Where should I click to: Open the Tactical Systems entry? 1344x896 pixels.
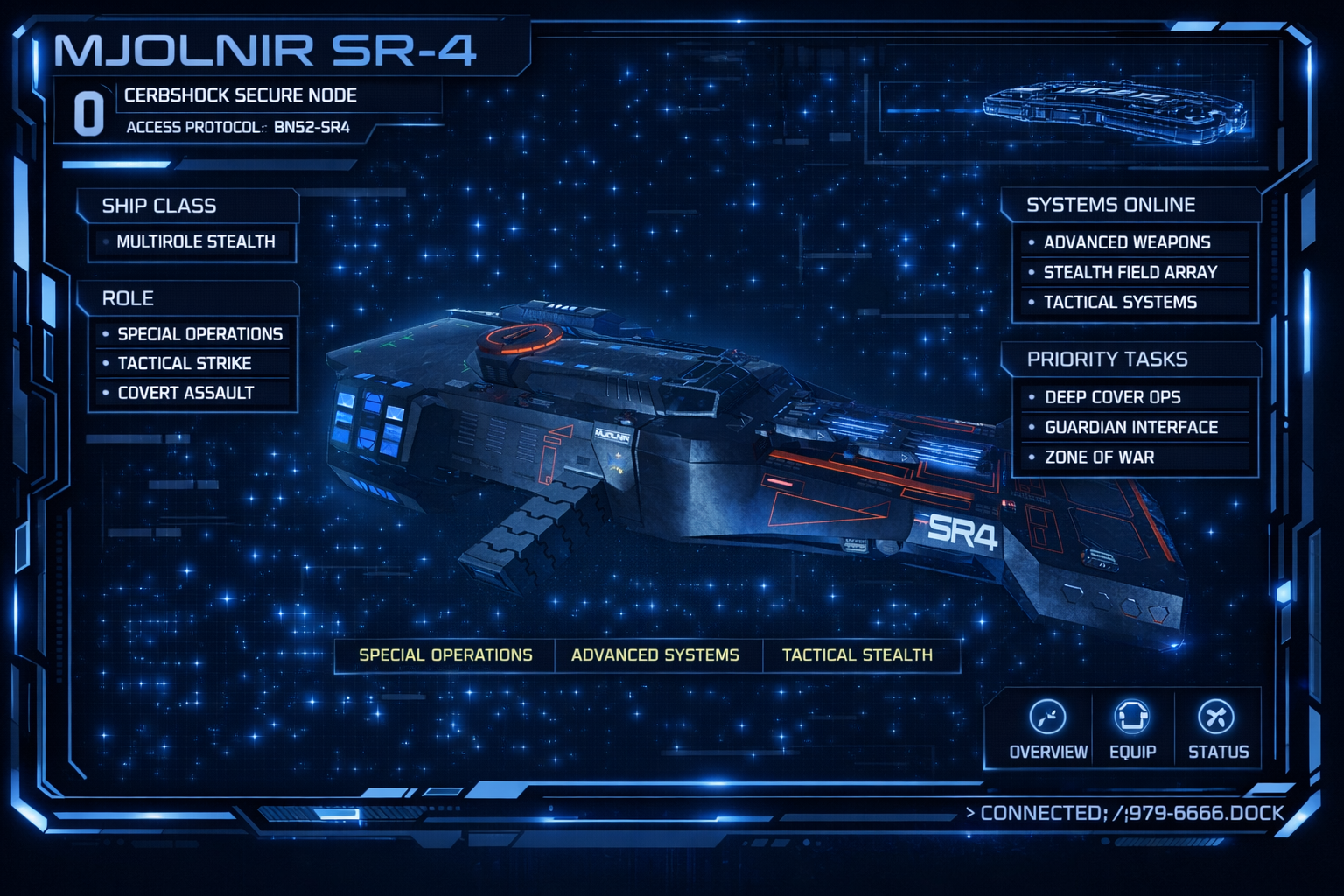1120,302
